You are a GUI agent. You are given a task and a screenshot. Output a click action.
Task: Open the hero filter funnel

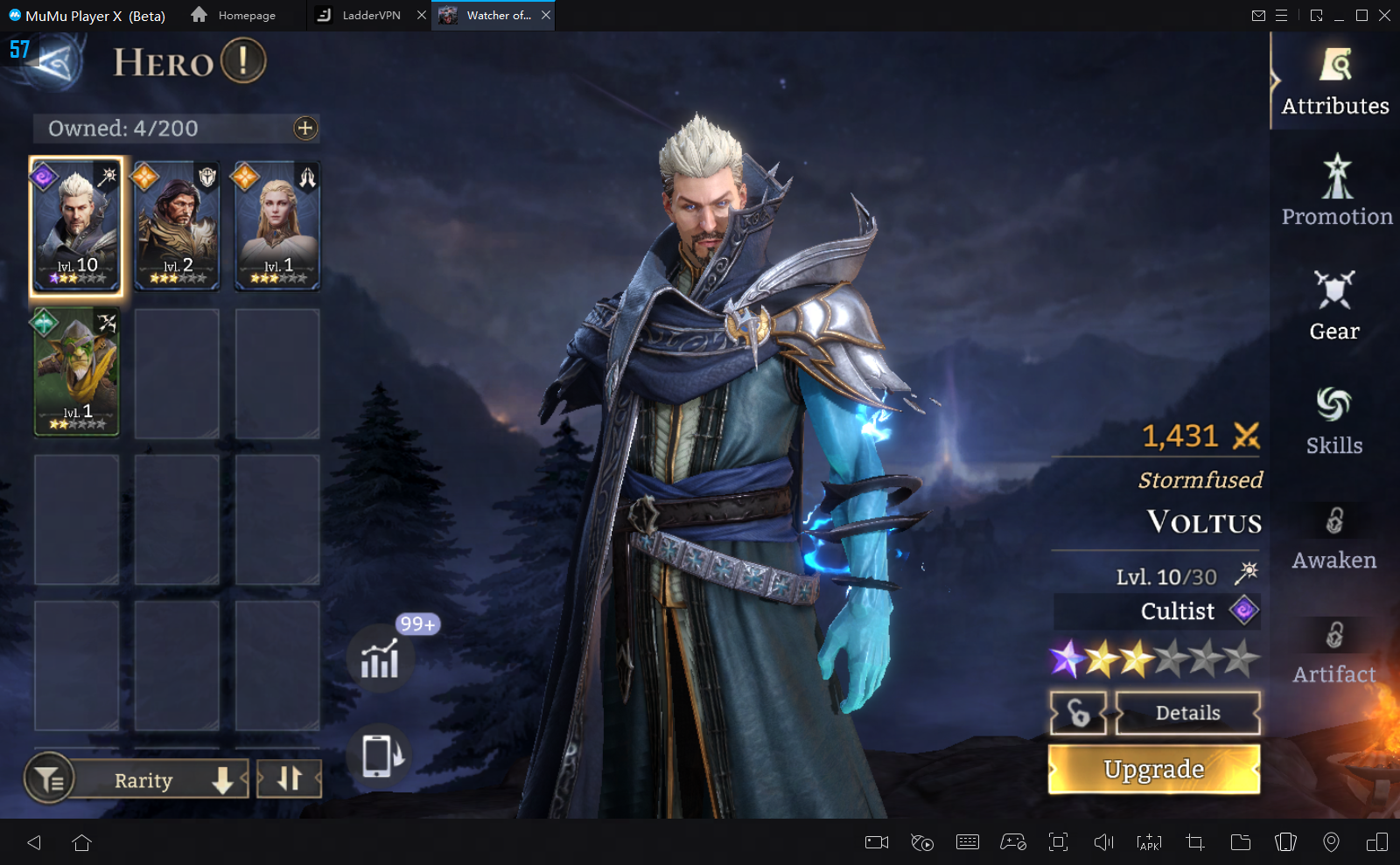click(x=50, y=778)
